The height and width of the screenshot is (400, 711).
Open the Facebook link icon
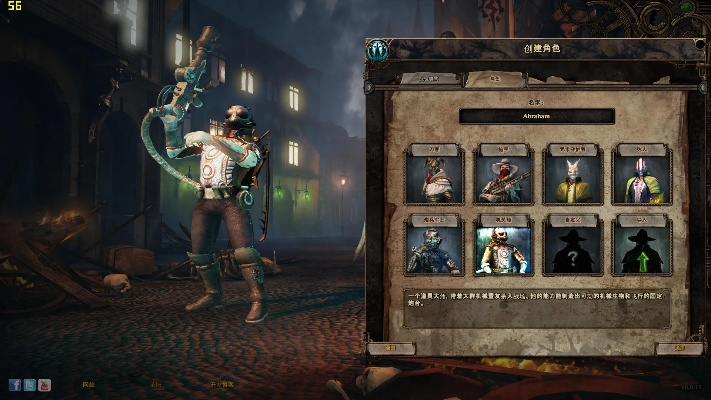15,384
